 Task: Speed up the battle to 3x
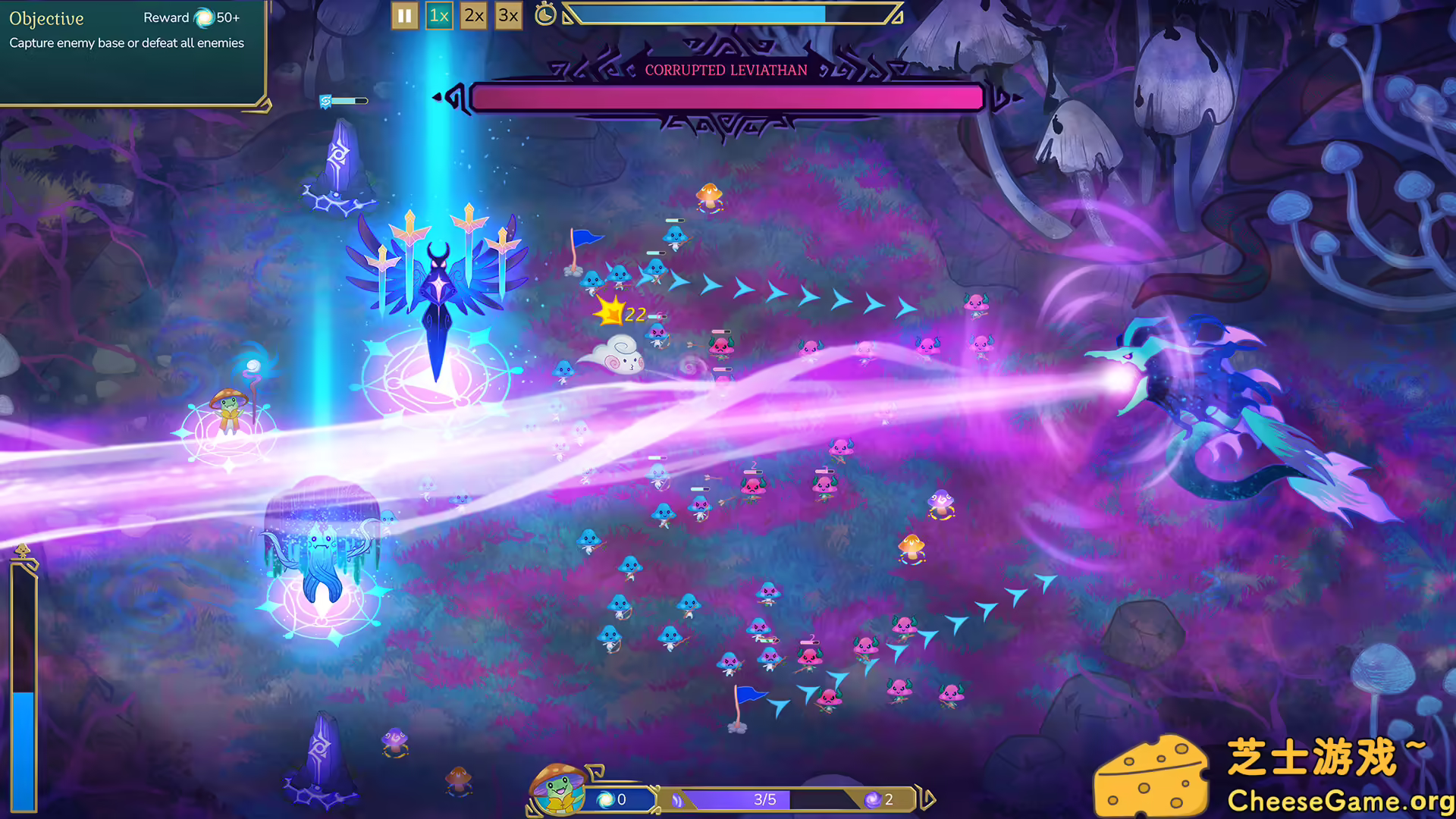click(x=508, y=15)
